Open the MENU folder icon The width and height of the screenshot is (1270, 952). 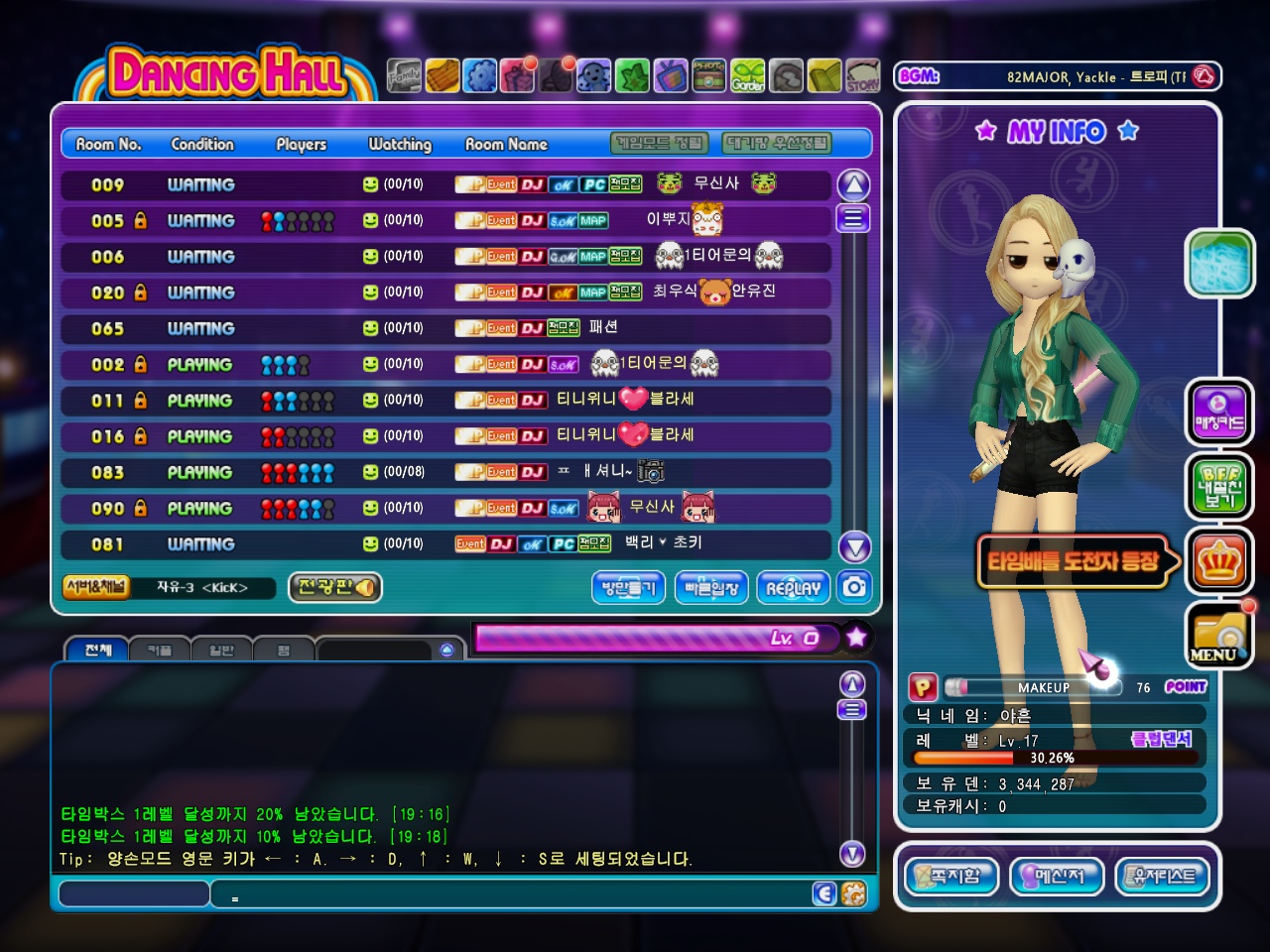coord(1219,636)
